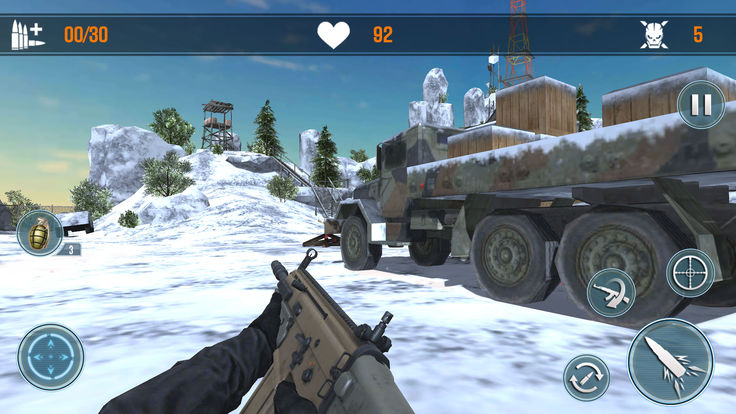Throw a grenade using the grenade icon
The height and width of the screenshot is (414, 736).
point(40,233)
